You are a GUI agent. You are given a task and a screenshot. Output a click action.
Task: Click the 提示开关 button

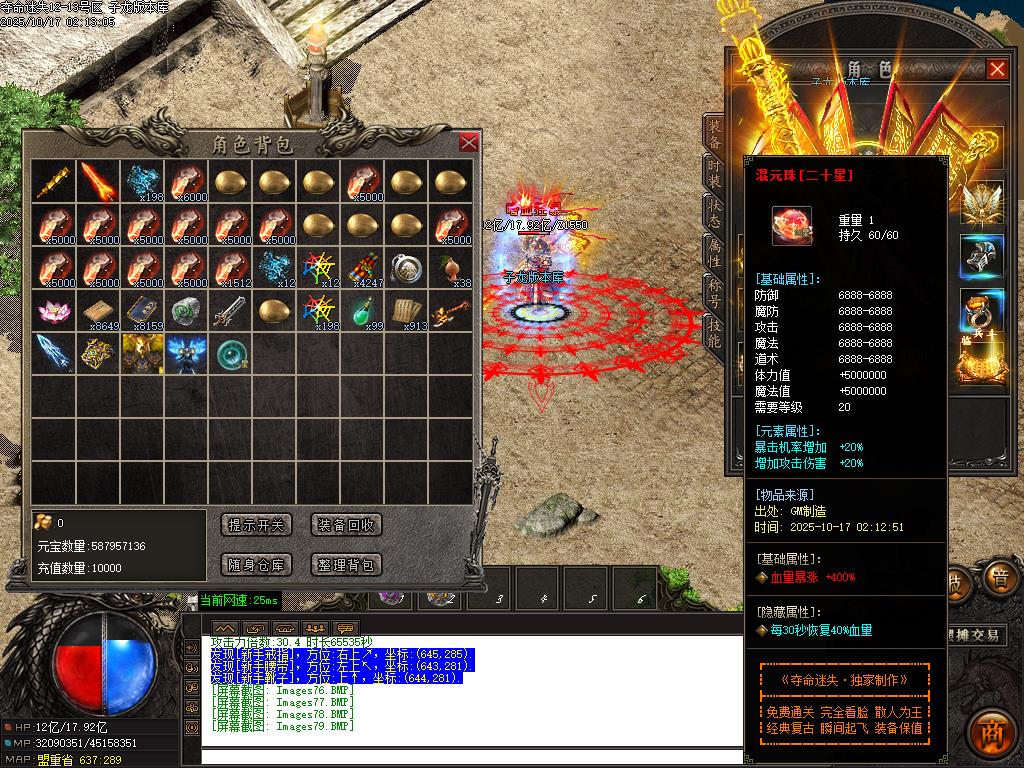256,525
